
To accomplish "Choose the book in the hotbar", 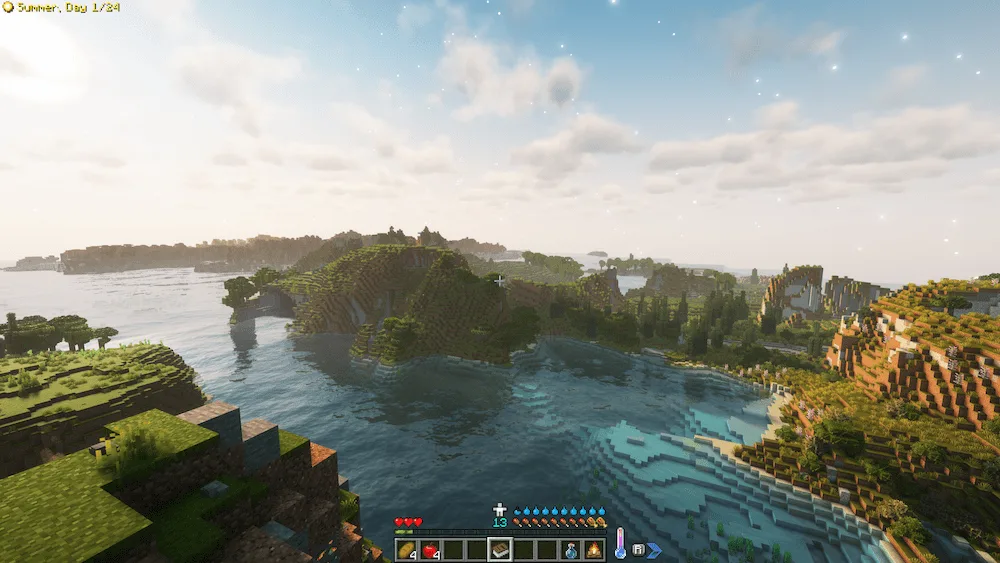I will pos(500,550).
